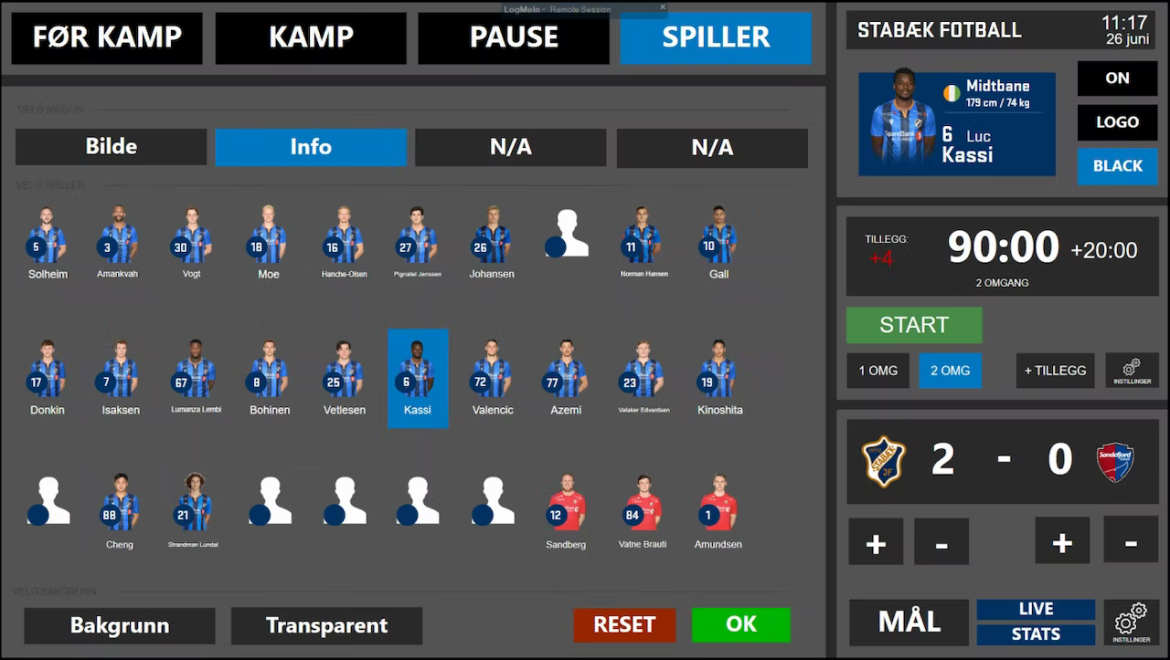Image resolution: width=1170 pixels, height=660 pixels.
Task: Select the Transparent background option
Action: pos(326,626)
